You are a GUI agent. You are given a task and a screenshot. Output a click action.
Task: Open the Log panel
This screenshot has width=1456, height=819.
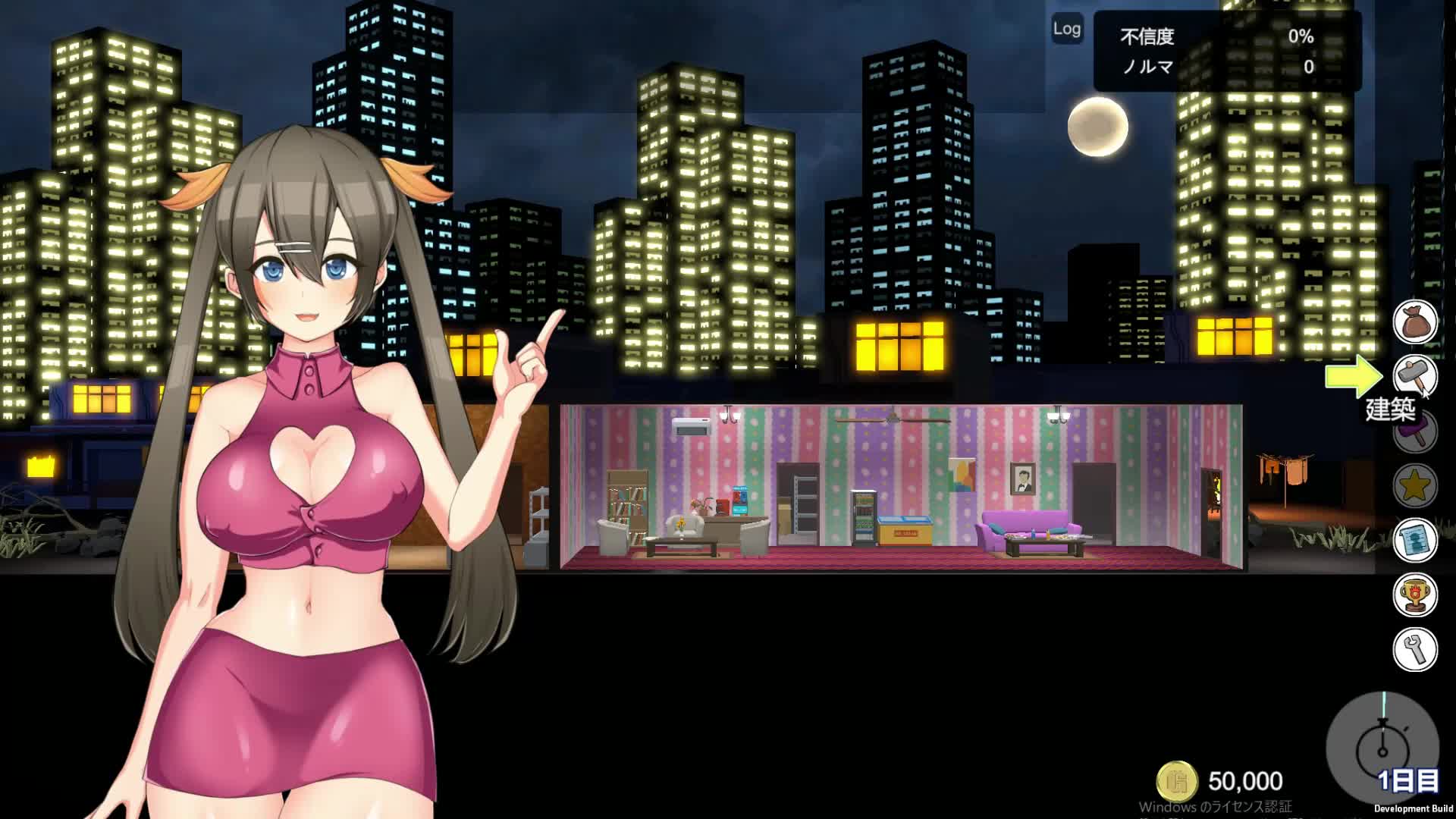tap(1066, 29)
